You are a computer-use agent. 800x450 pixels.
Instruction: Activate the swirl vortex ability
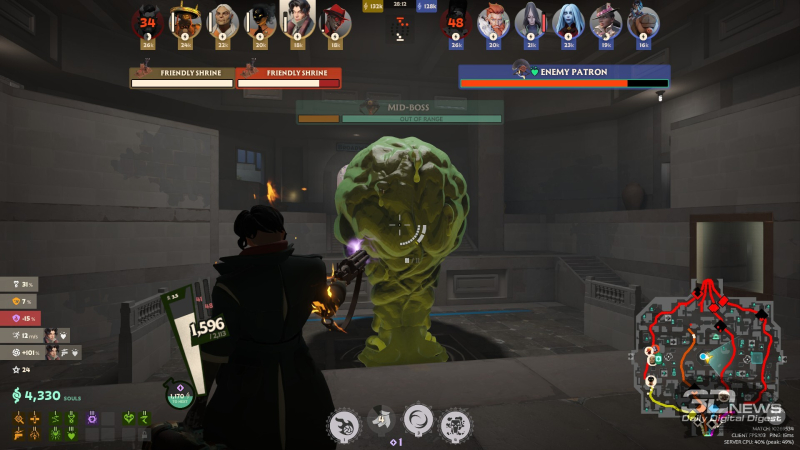[418, 422]
